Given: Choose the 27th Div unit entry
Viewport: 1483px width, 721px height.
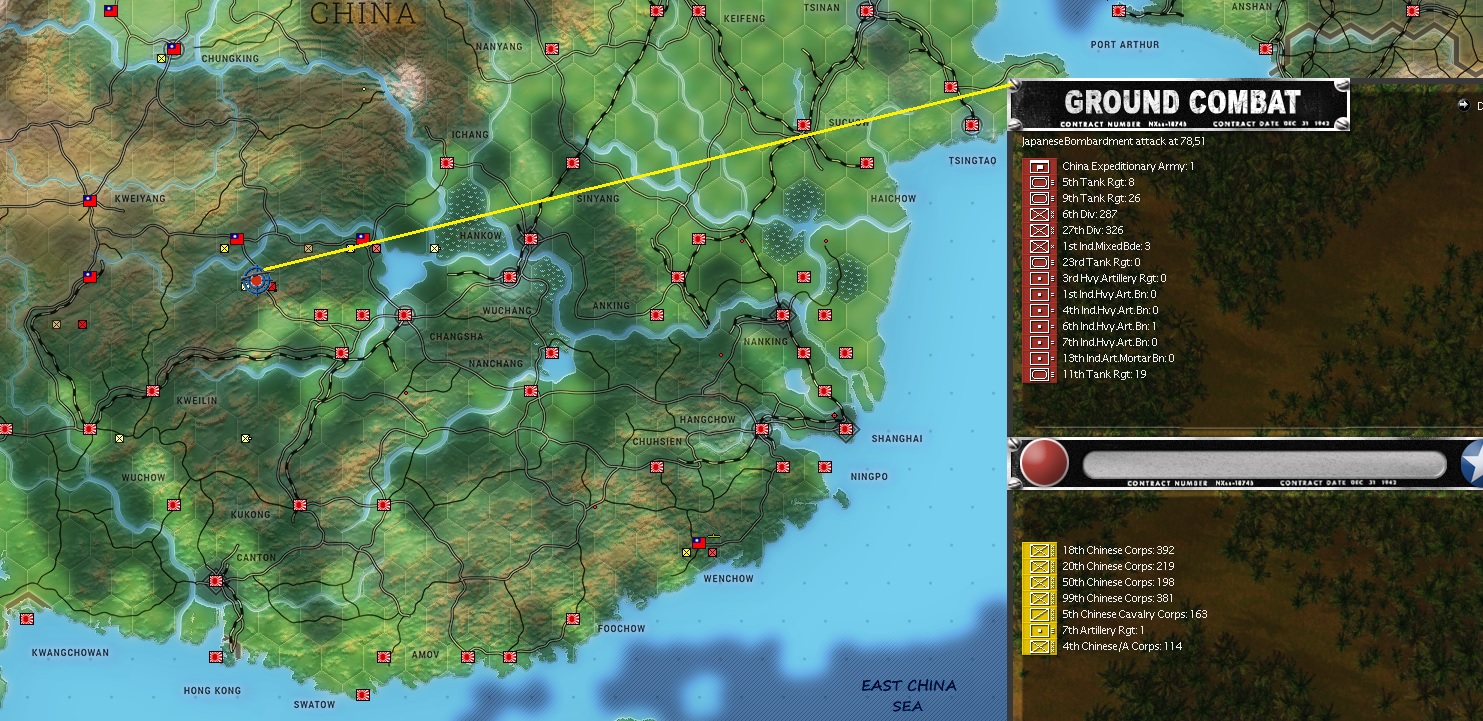Looking at the screenshot, I should pyautogui.click(x=1093, y=230).
